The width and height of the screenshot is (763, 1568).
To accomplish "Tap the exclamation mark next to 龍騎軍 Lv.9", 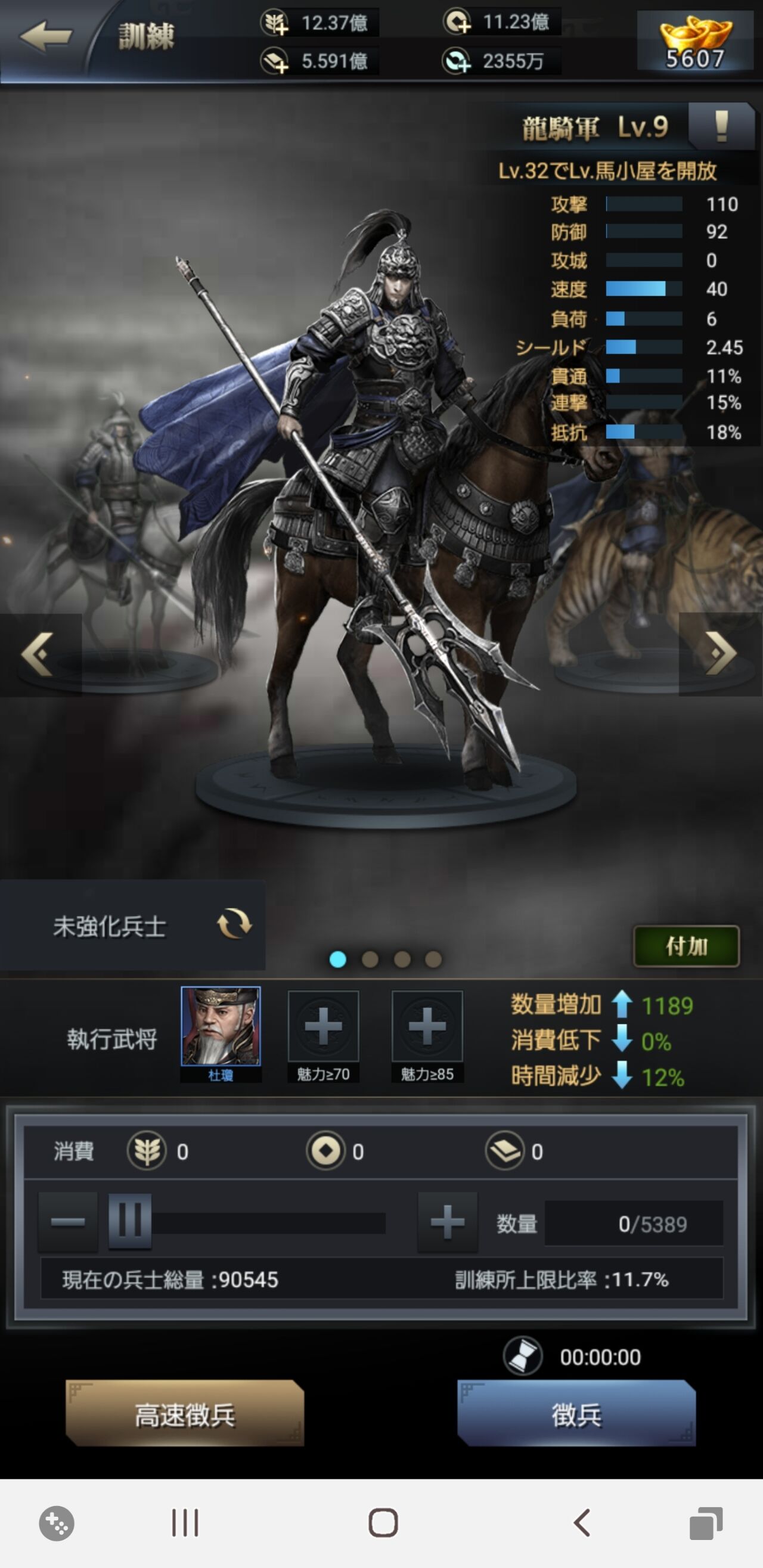I will click(x=719, y=128).
